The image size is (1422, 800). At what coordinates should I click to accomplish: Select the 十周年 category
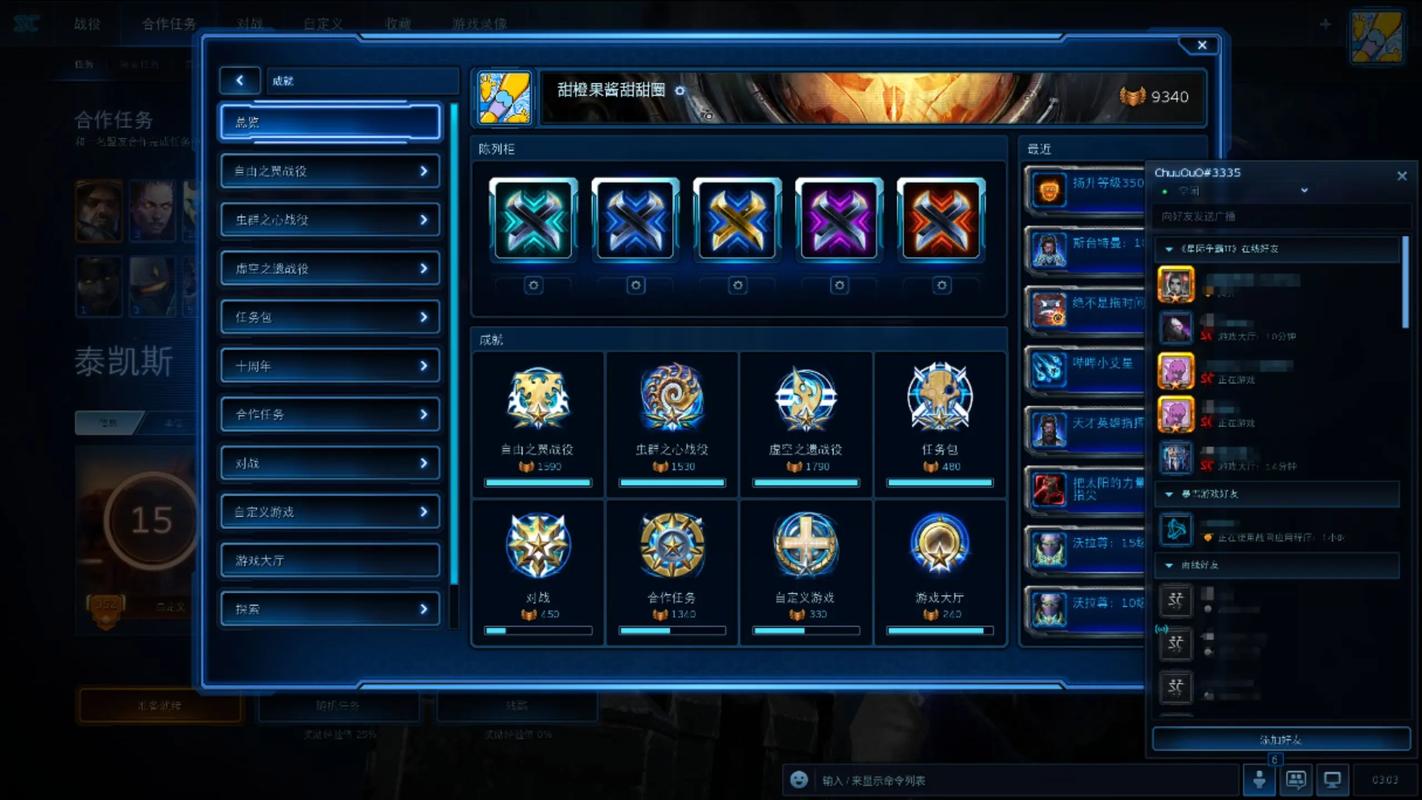click(330, 366)
